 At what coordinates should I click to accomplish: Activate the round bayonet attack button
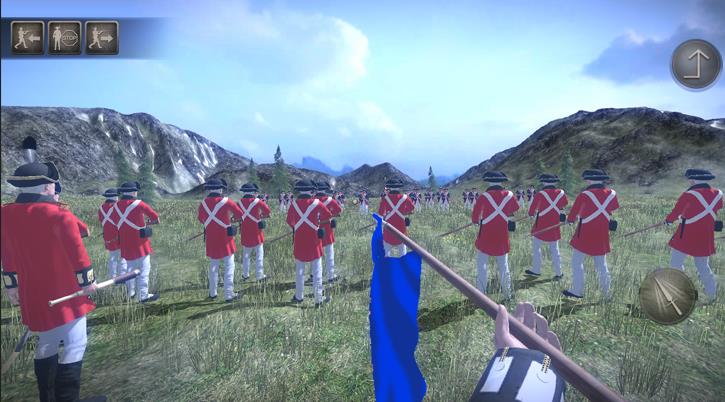click(667, 295)
